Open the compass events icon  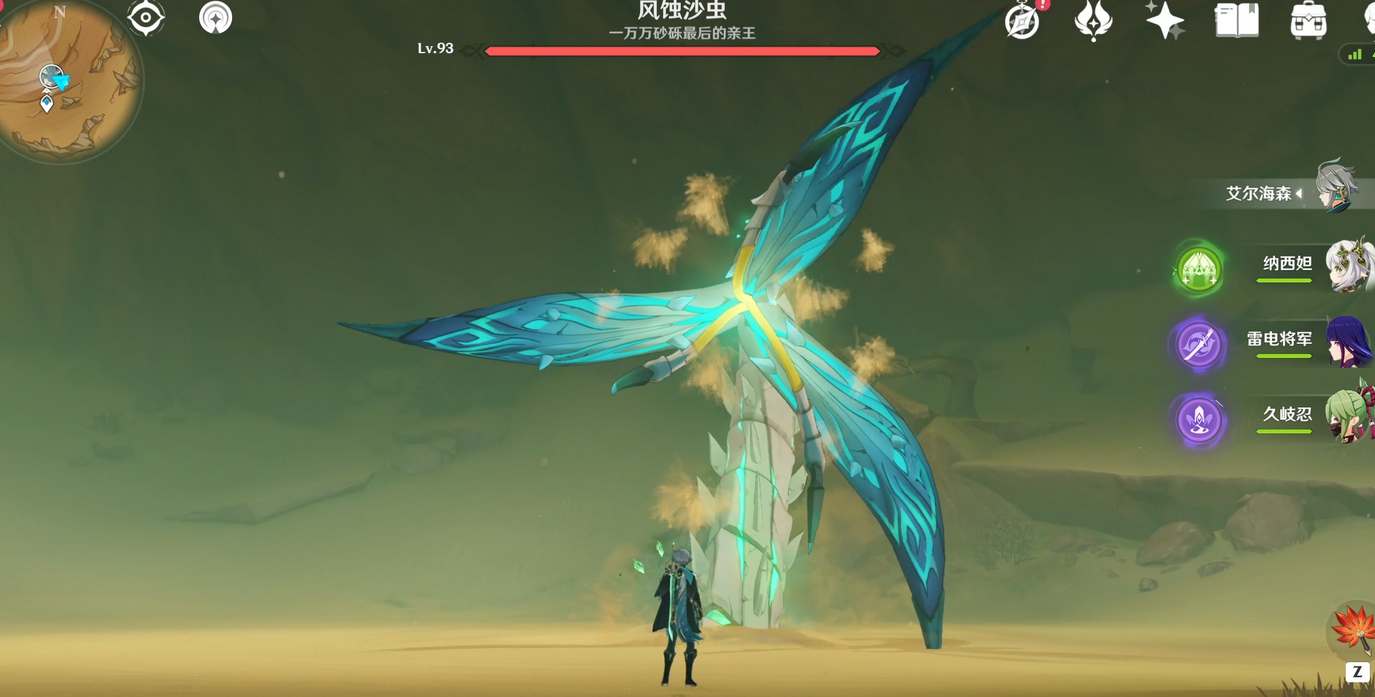coord(1022,20)
